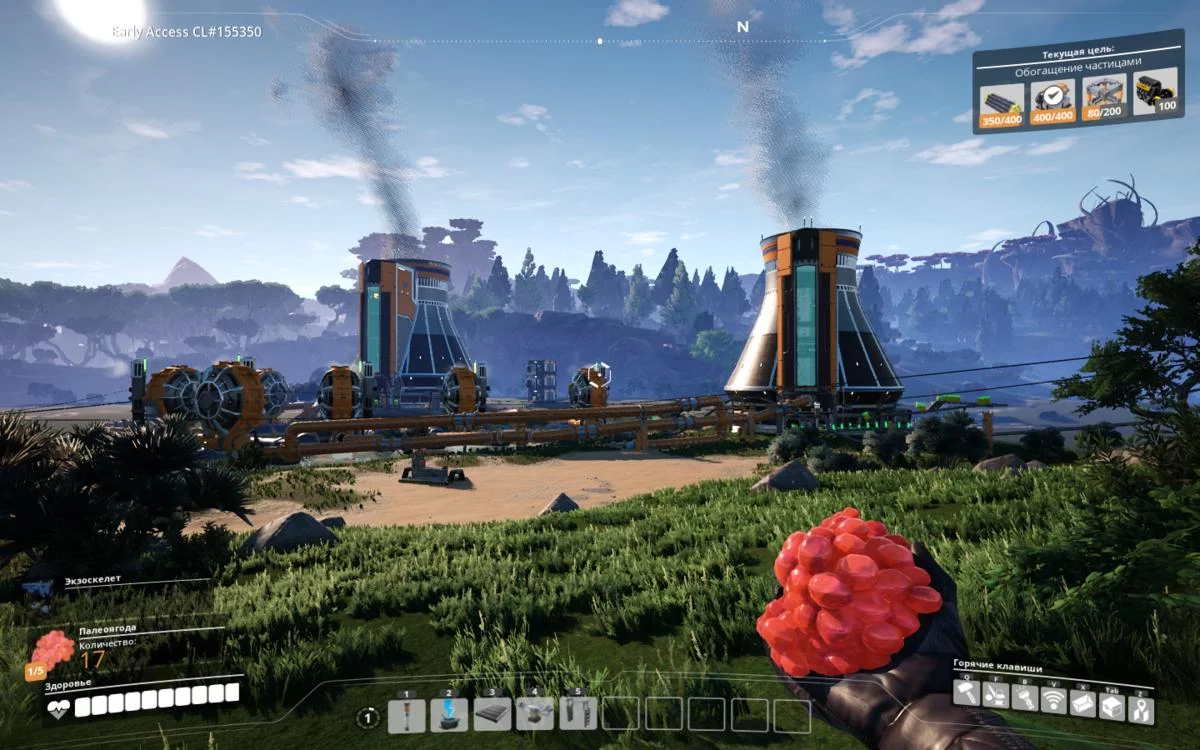Open the inventory box shortcut icon

1112,706
